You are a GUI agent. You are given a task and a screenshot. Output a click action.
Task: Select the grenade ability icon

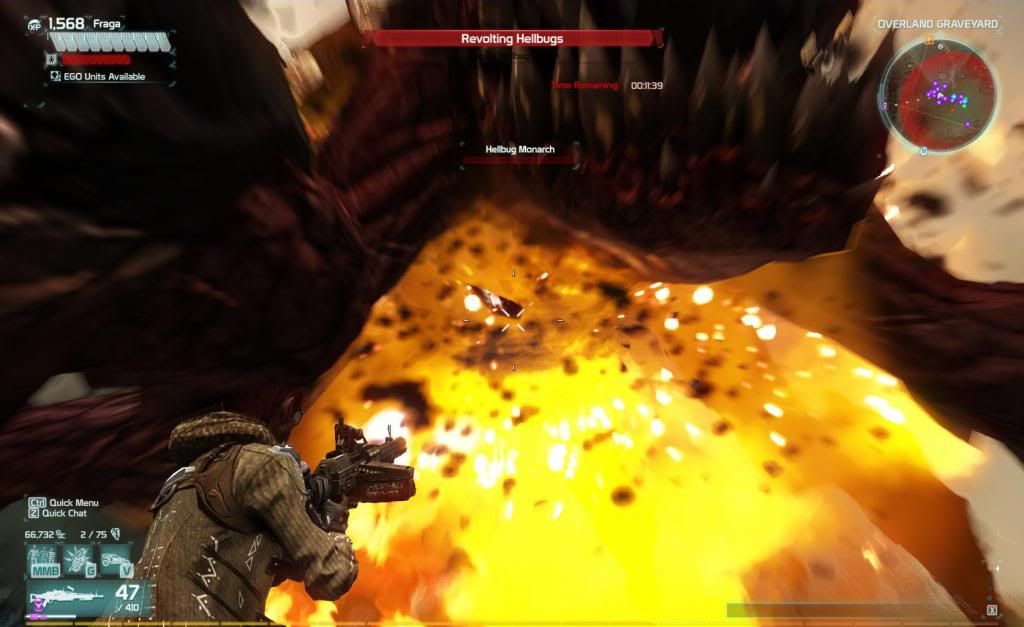78,560
